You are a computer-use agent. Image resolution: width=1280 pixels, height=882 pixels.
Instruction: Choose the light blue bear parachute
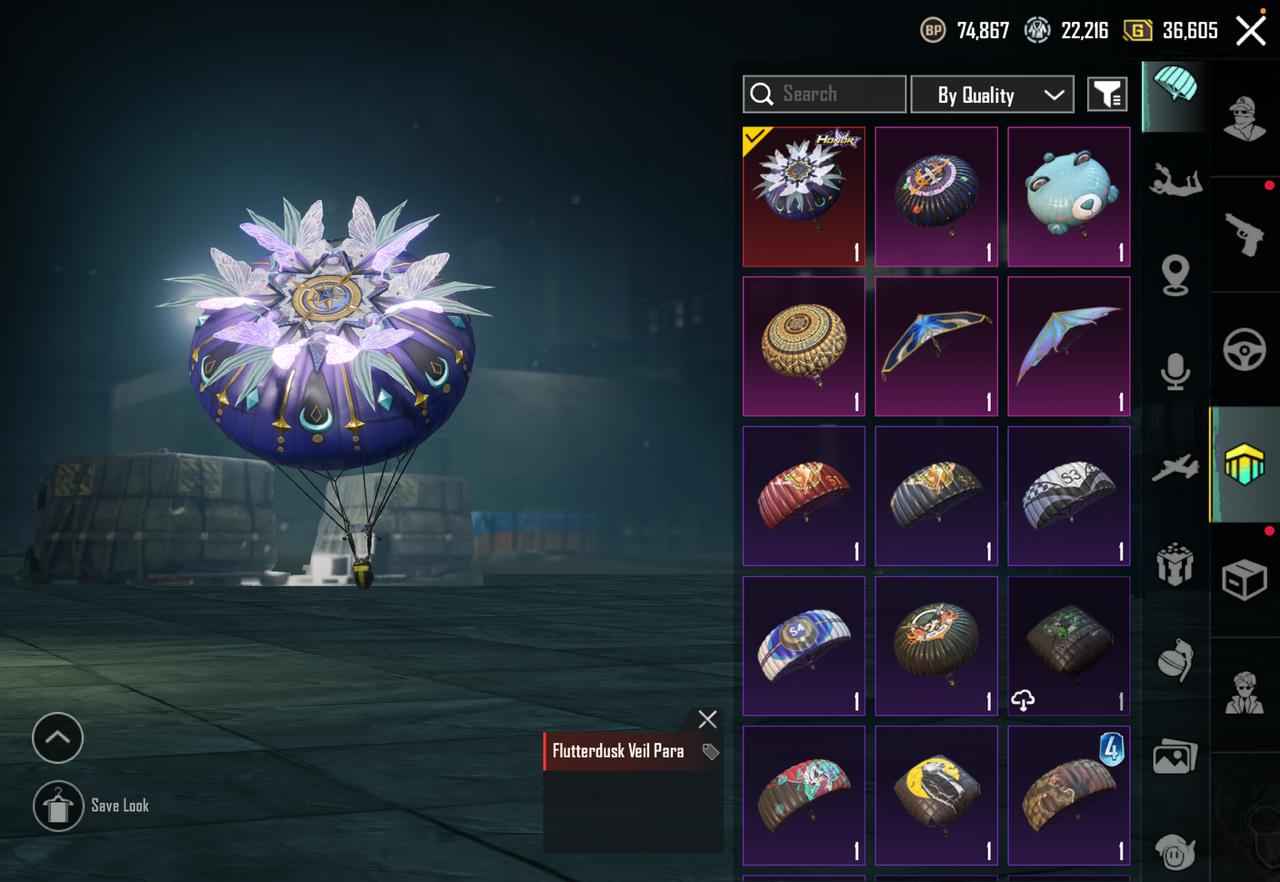[1068, 196]
